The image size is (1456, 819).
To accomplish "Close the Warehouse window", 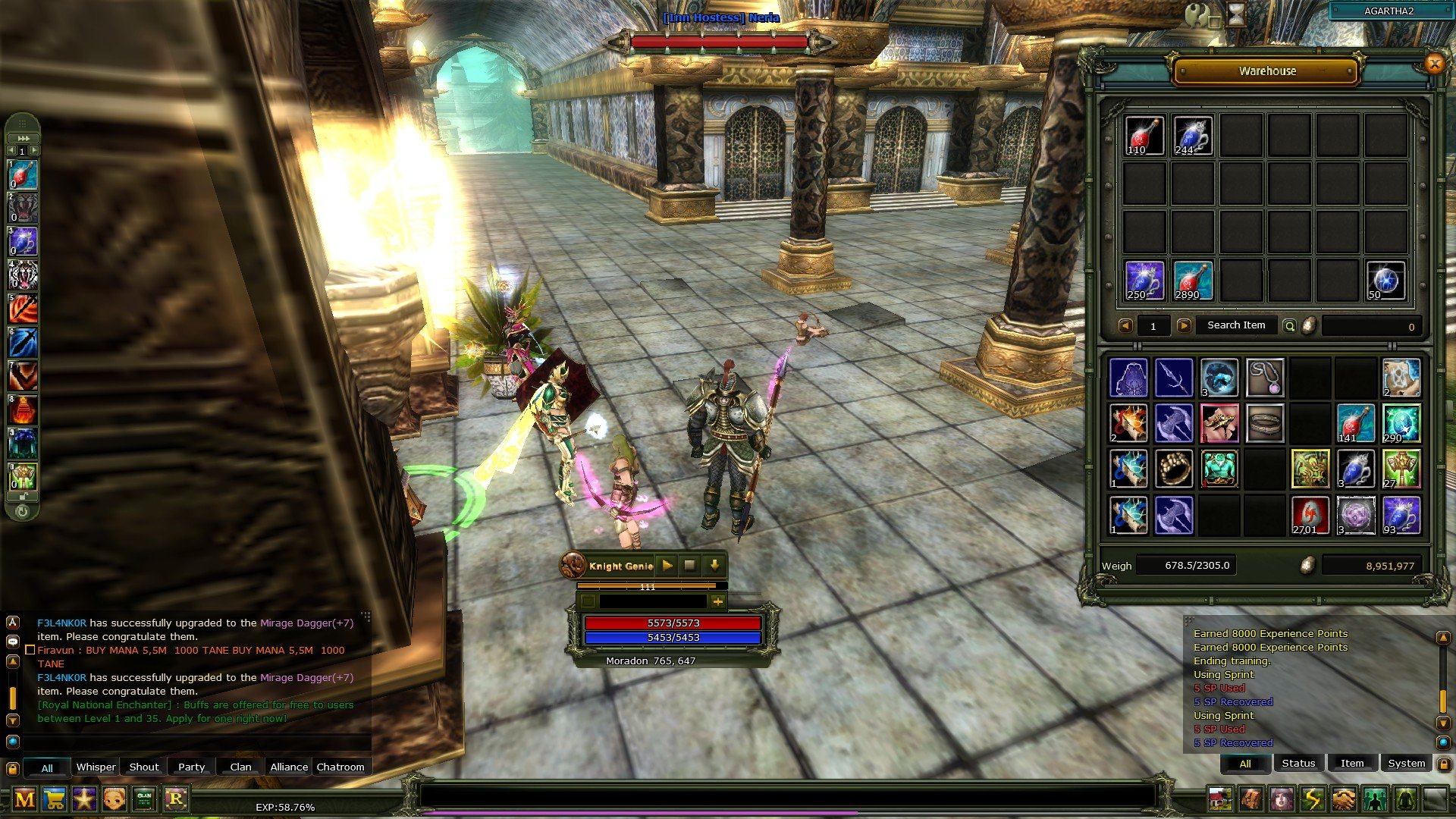I will click(x=1434, y=64).
